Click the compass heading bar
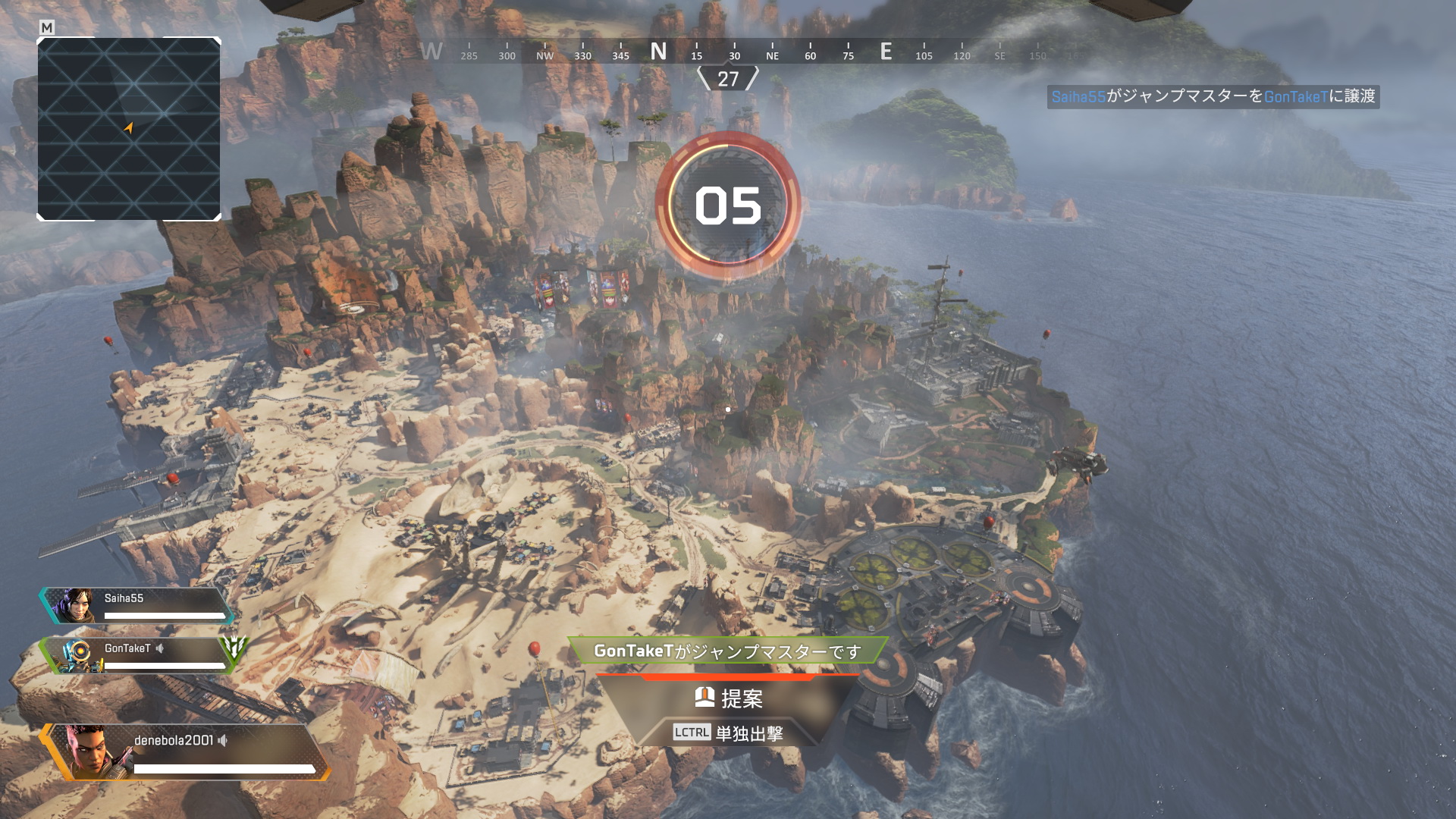This screenshot has height=819, width=1456. click(728, 52)
